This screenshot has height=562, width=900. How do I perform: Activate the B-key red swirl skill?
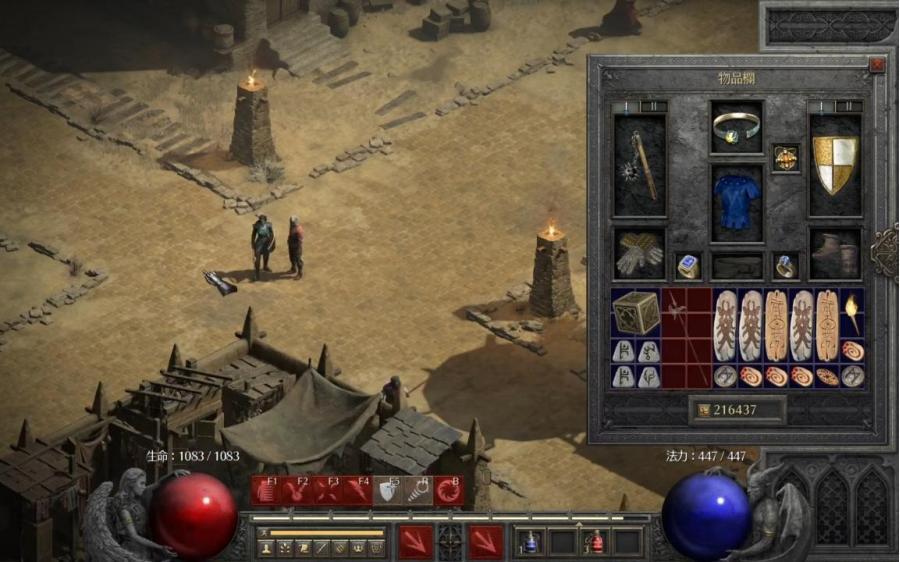[x=448, y=490]
